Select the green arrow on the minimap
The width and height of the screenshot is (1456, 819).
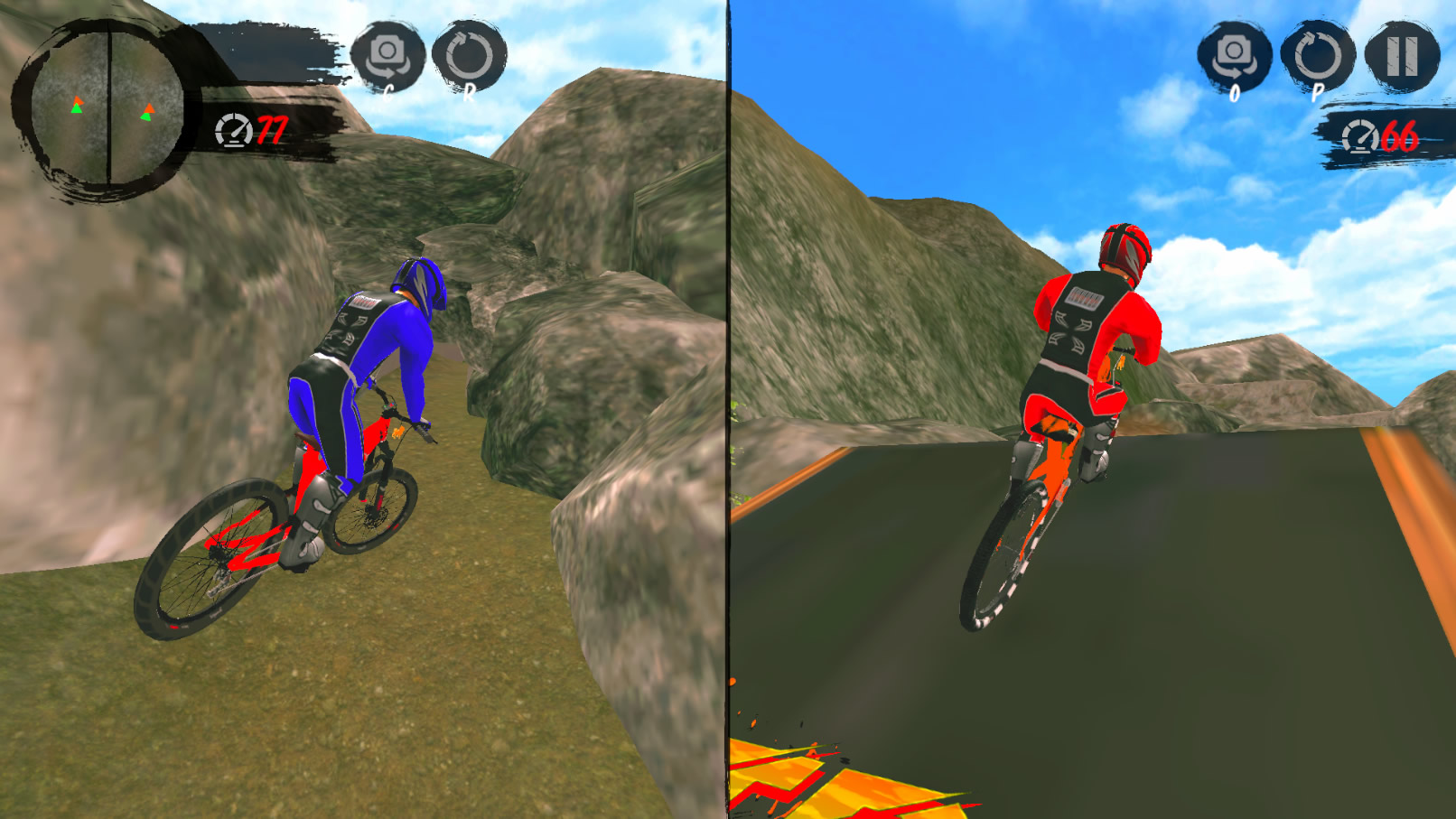[77, 110]
